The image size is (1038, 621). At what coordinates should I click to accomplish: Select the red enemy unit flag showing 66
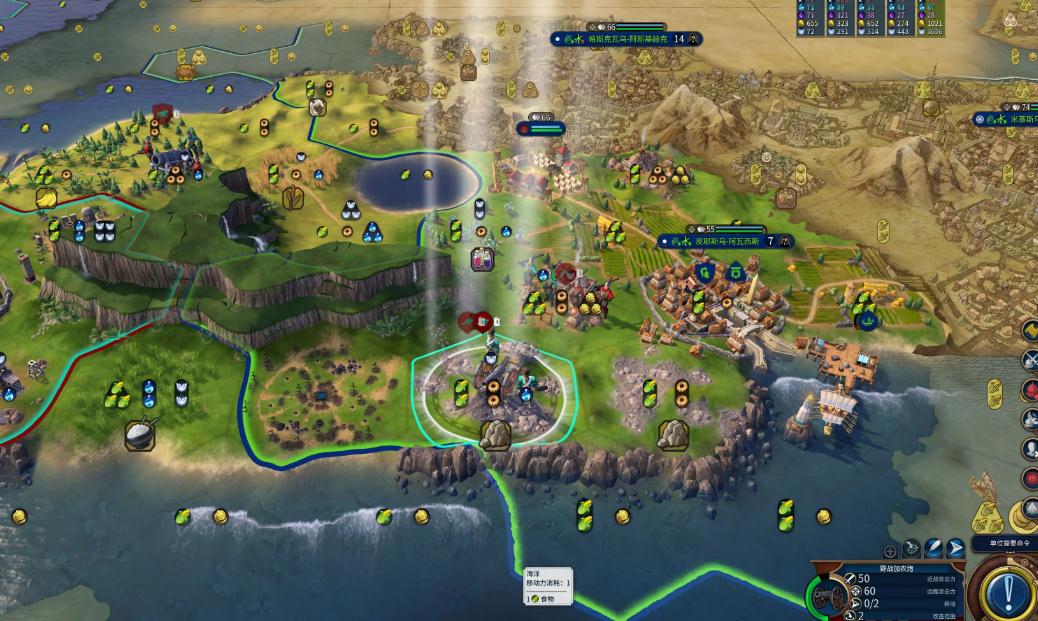pos(540,127)
